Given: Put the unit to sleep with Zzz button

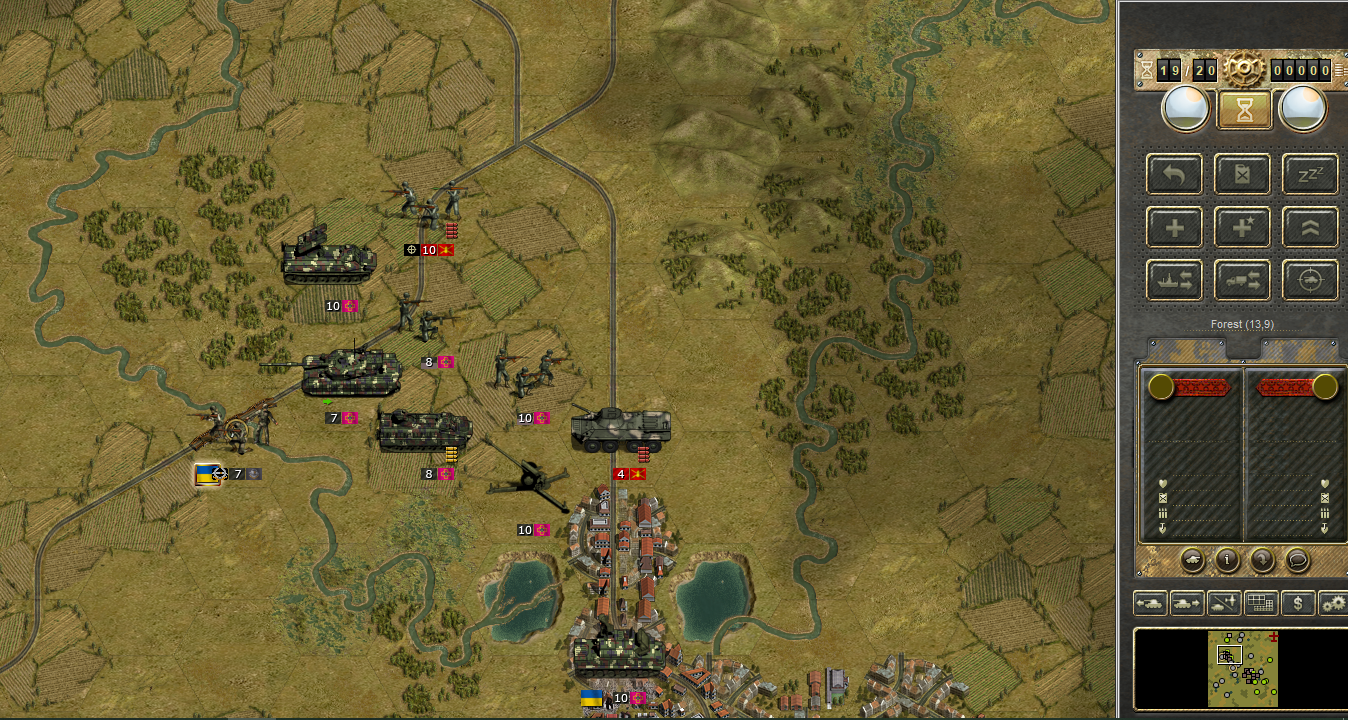Looking at the screenshot, I should click(1310, 175).
